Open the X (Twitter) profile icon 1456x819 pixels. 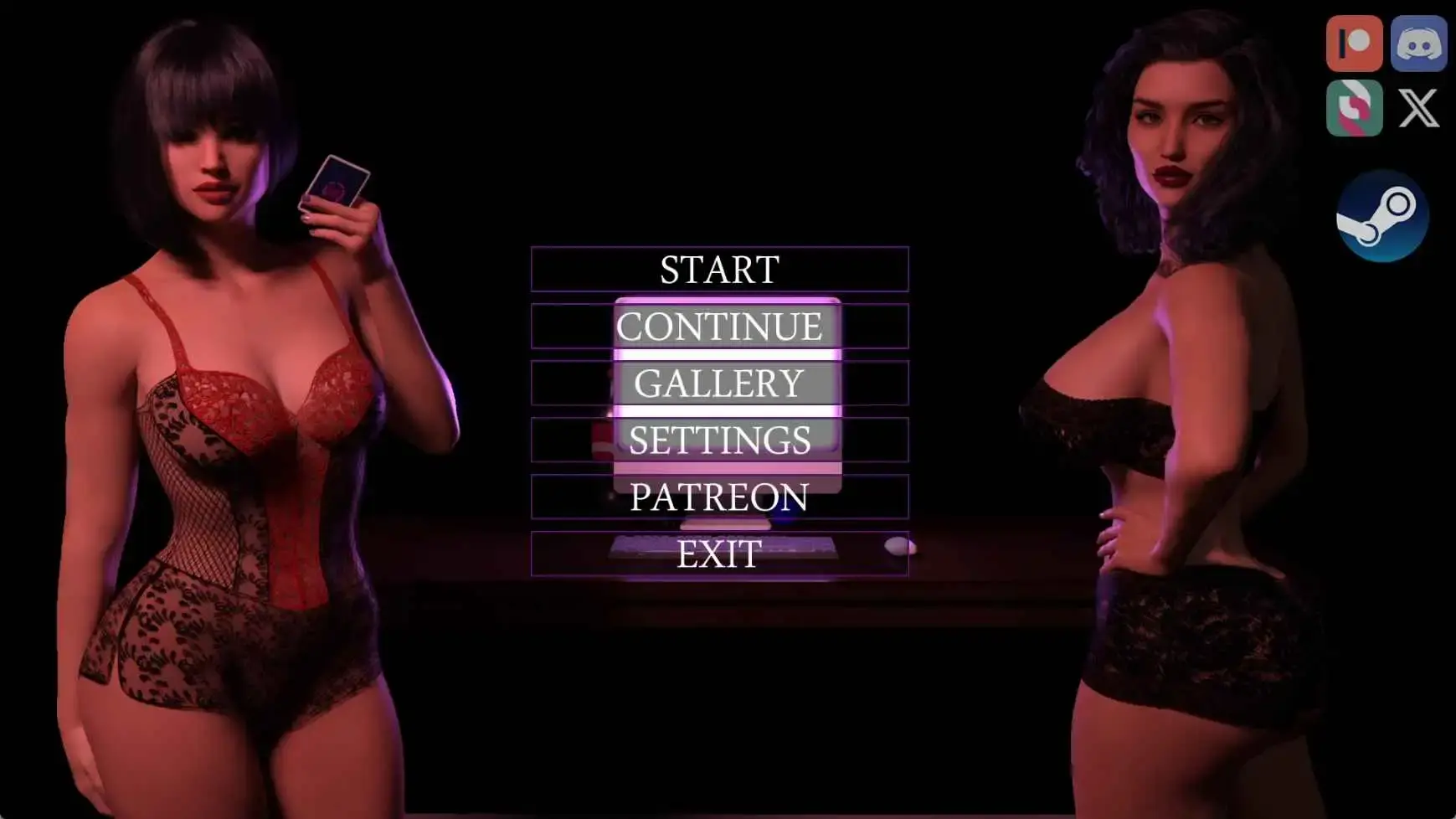1418,109
